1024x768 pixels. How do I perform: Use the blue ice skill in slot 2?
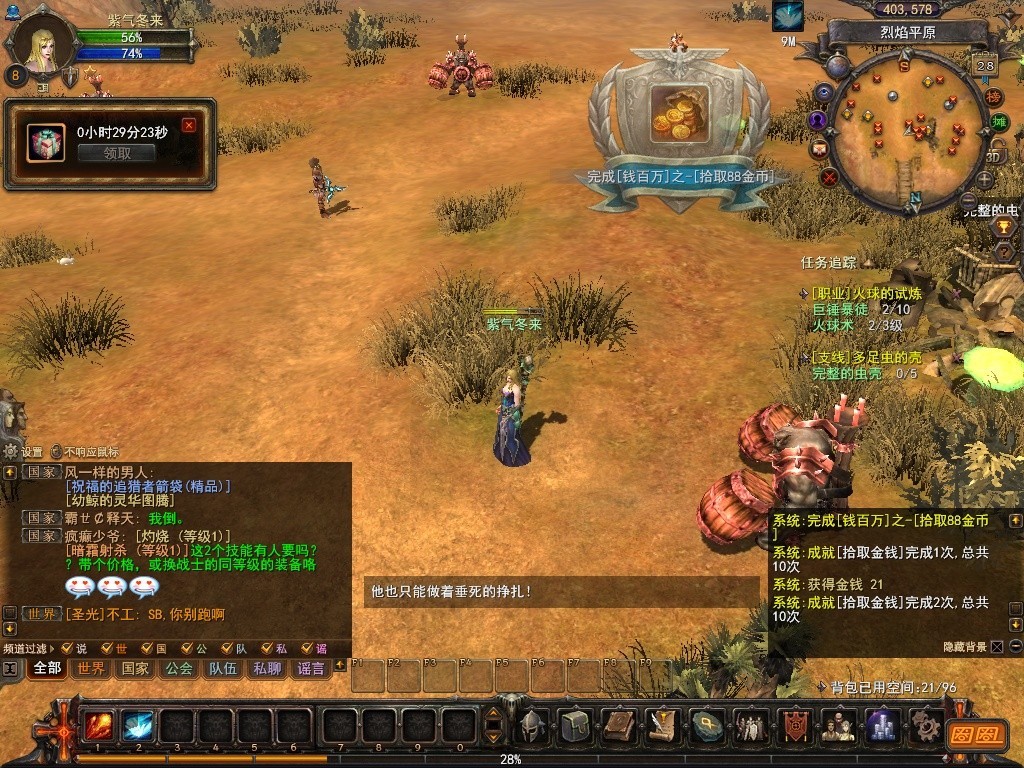click(x=138, y=725)
